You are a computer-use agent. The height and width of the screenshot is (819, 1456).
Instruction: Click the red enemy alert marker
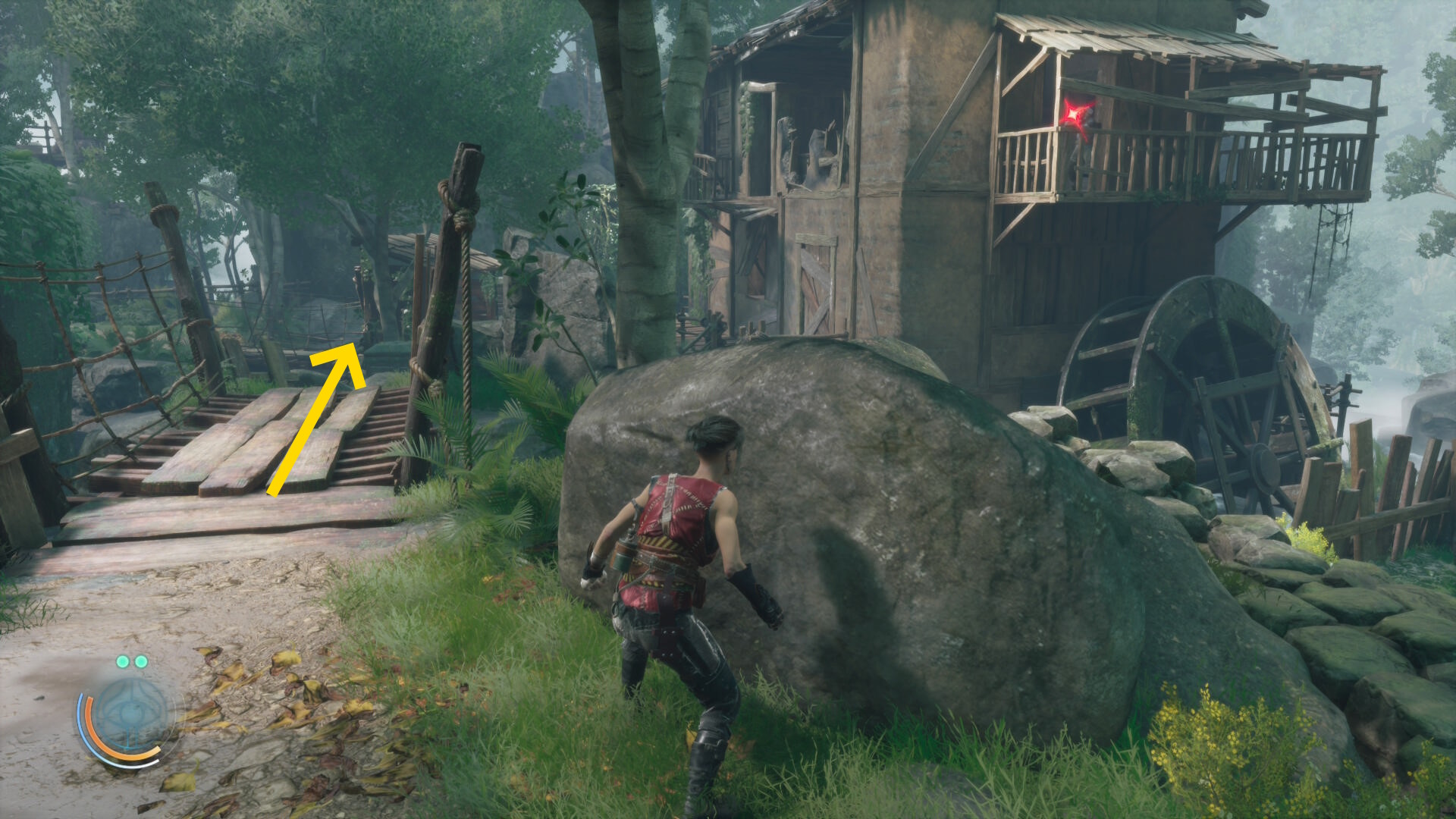(x=1076, y=116)
